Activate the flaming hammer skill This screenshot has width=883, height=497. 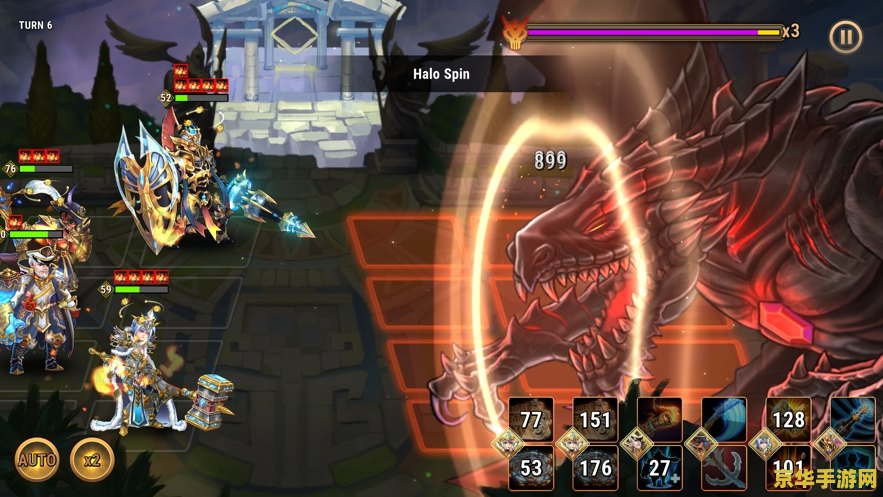tap(660, 419)
